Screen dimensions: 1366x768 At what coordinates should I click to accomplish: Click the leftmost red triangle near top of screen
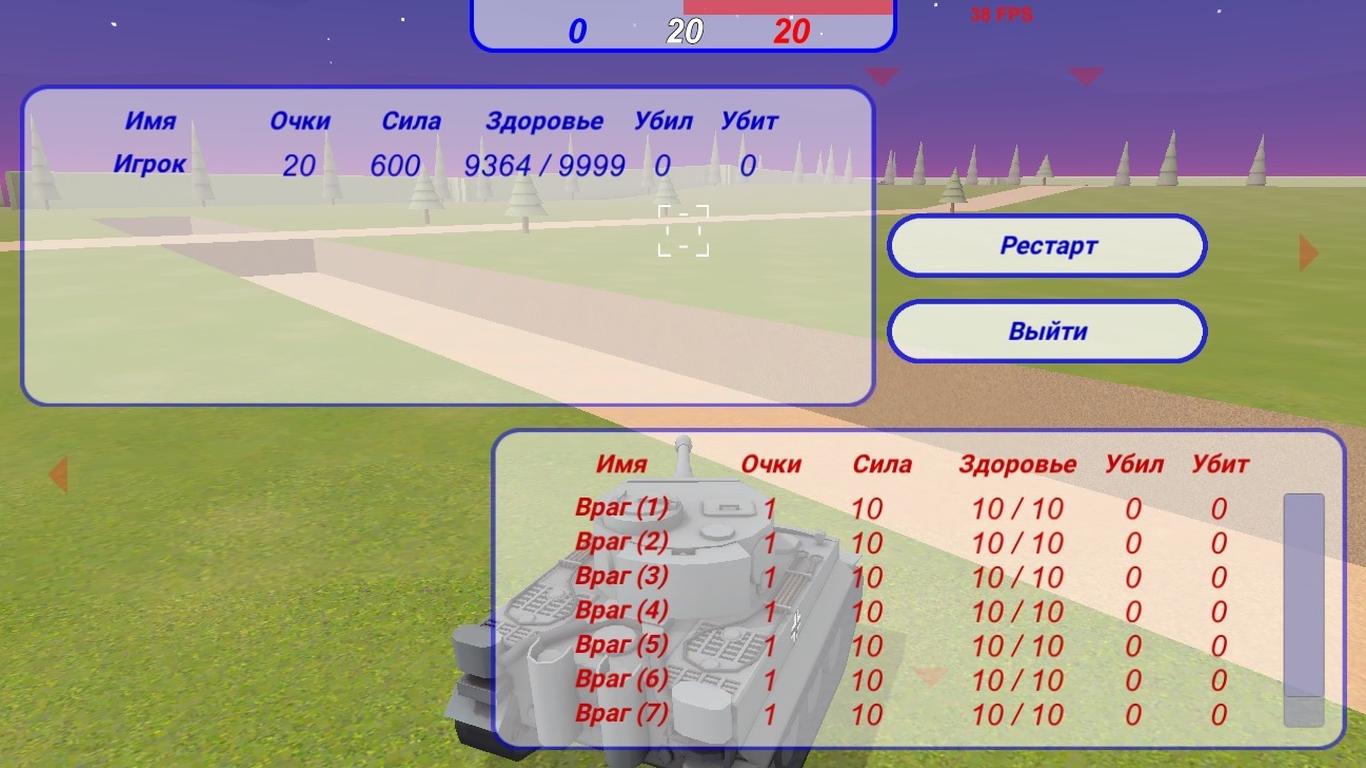pyautogui.click(x=884, y=75)
